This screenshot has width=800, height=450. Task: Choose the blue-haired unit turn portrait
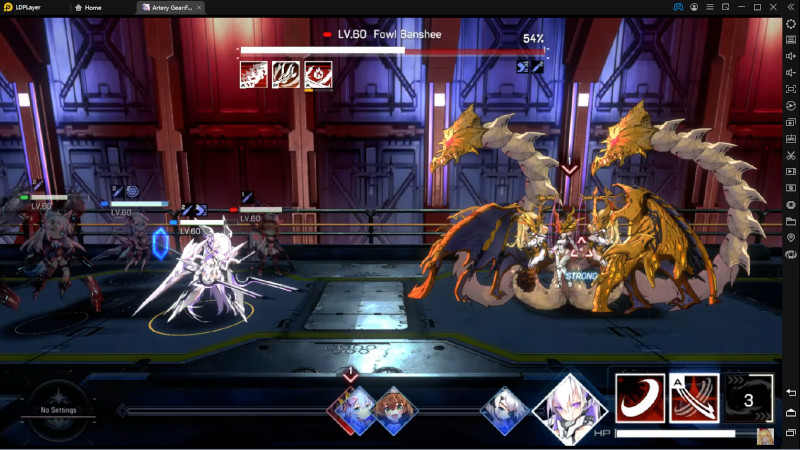click(x=355, y=409)
